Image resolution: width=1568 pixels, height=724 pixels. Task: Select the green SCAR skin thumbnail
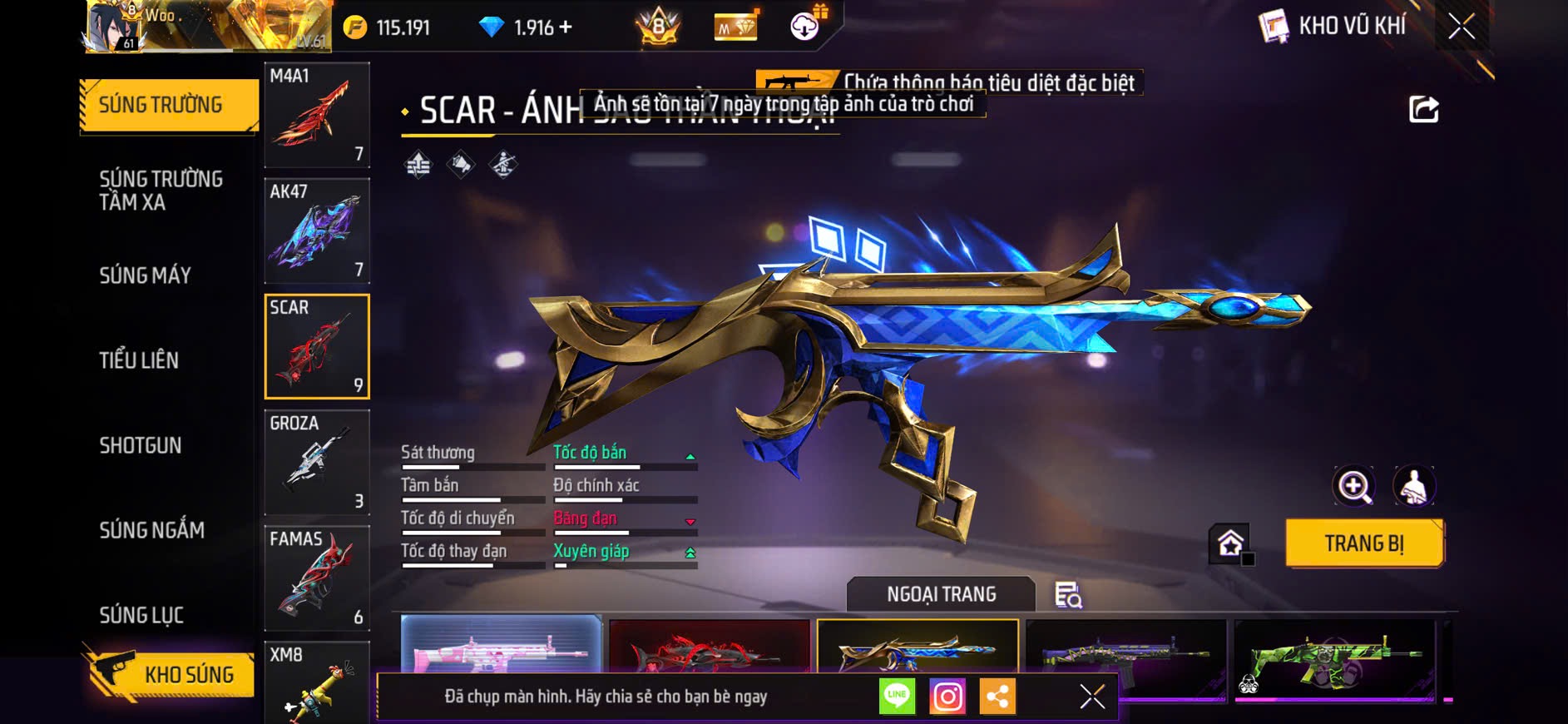click(x=1334, y=657)
